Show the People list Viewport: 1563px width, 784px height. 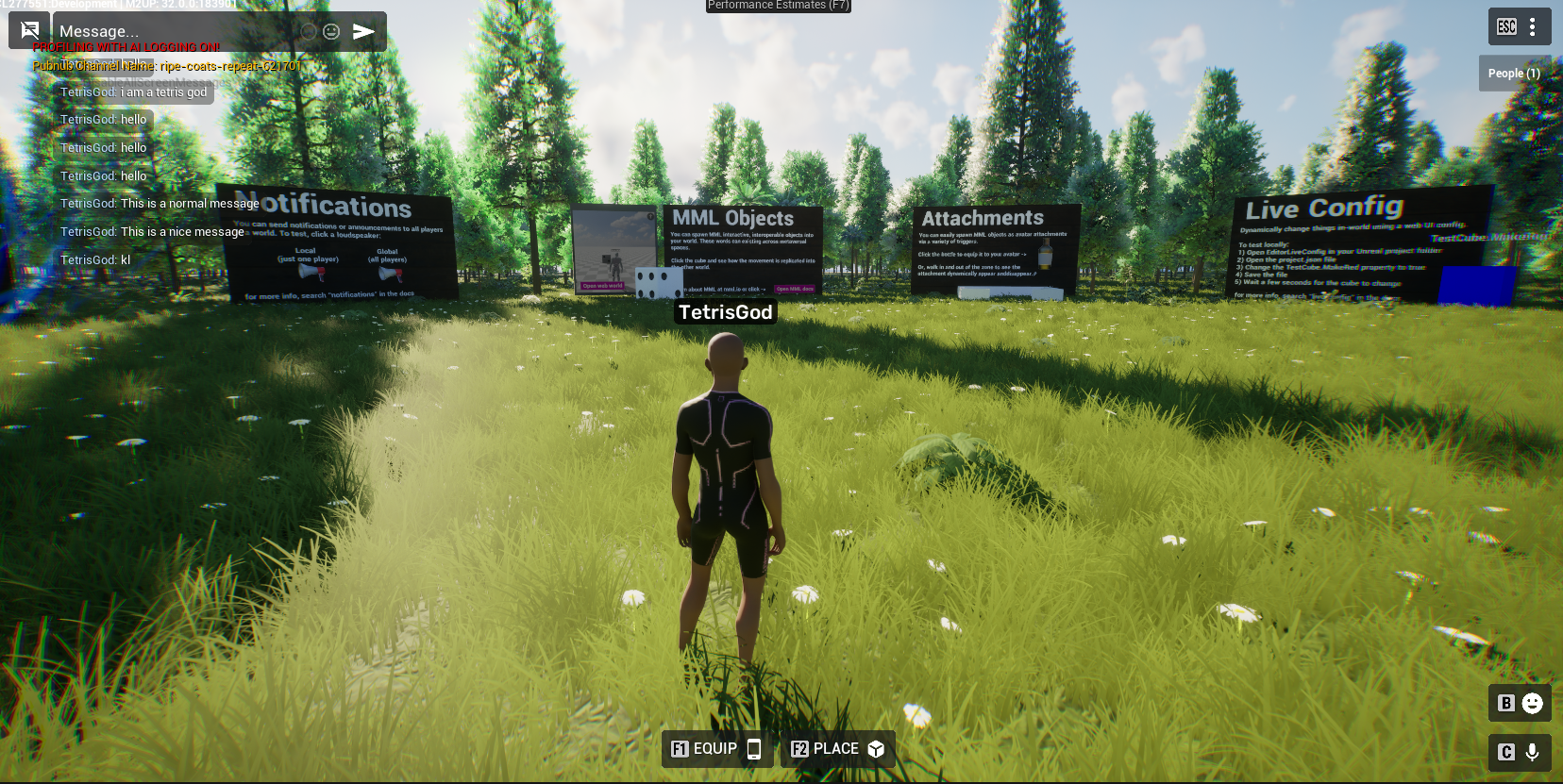(x=1513, y=74)
